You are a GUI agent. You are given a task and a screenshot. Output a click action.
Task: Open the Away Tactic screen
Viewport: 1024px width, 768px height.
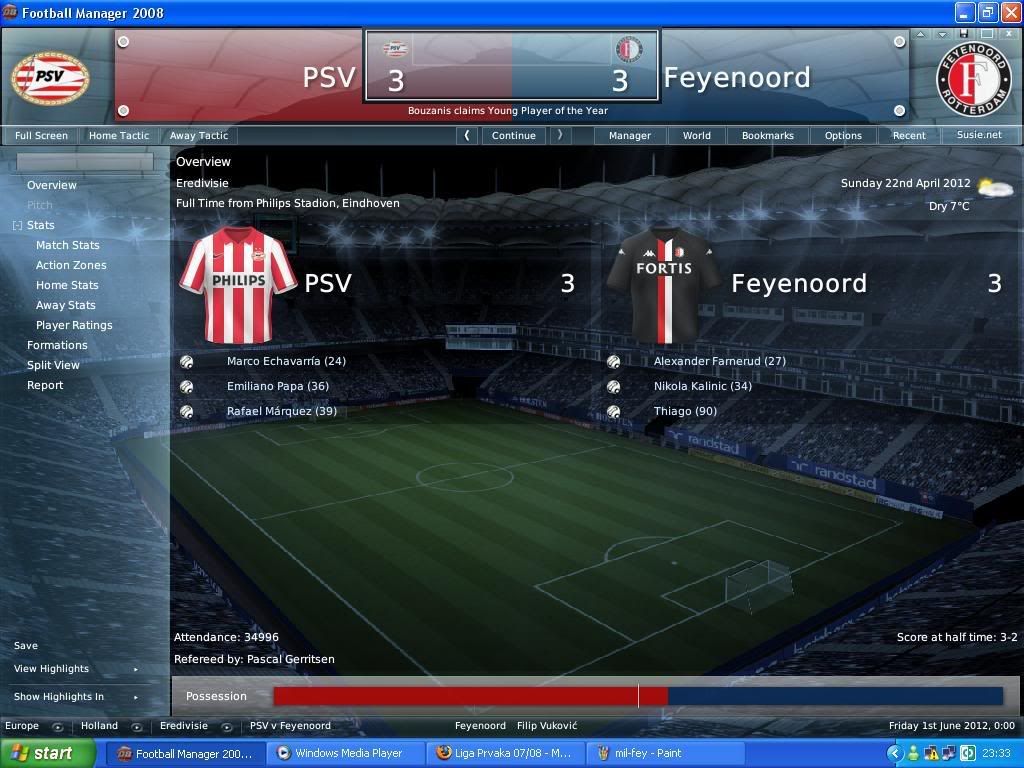[199, 135]
